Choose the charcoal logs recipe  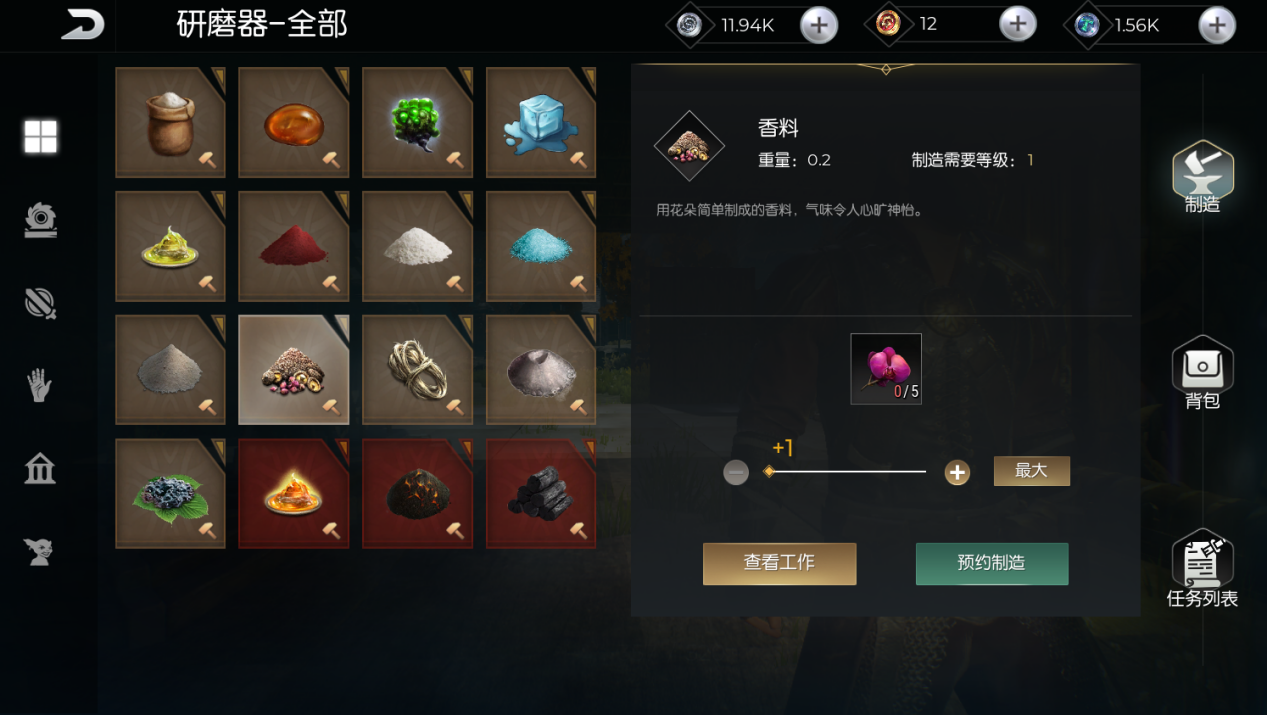tap(540, 493)
